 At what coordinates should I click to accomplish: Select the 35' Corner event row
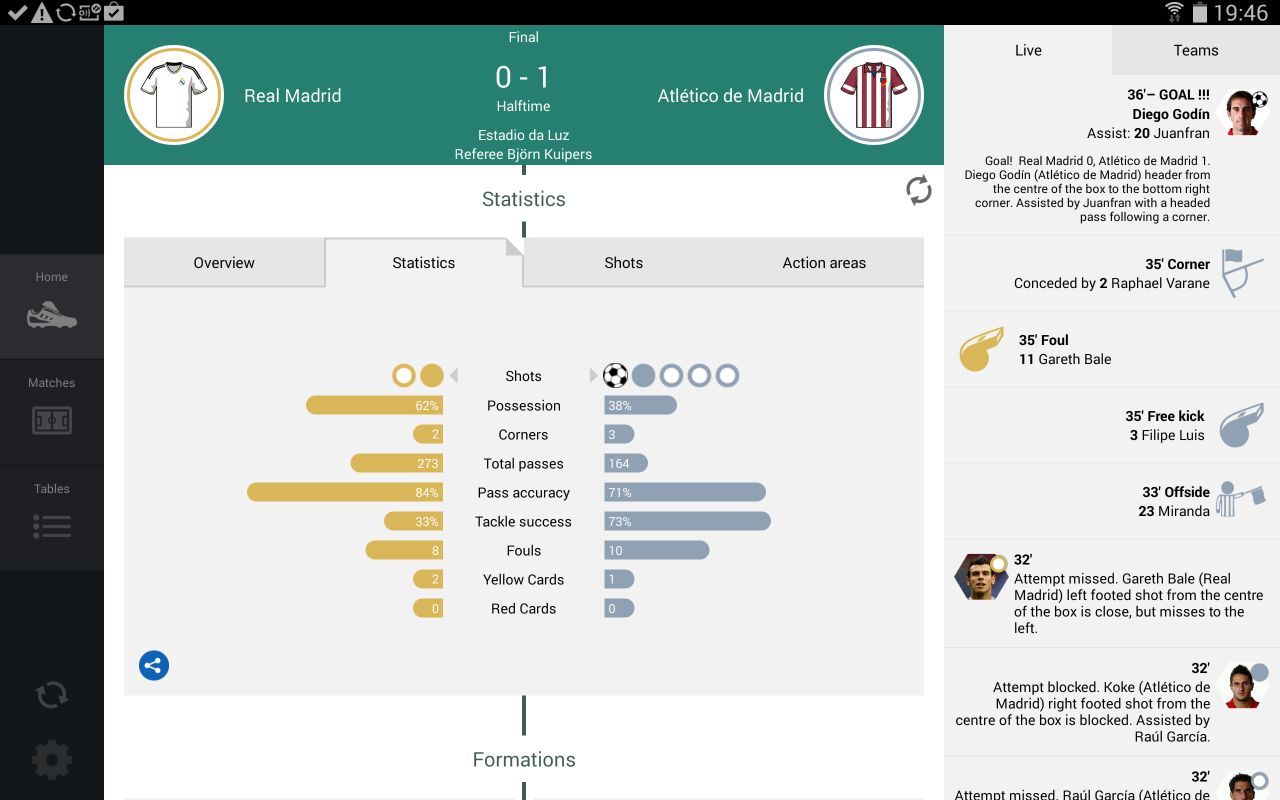(1112, 273)
